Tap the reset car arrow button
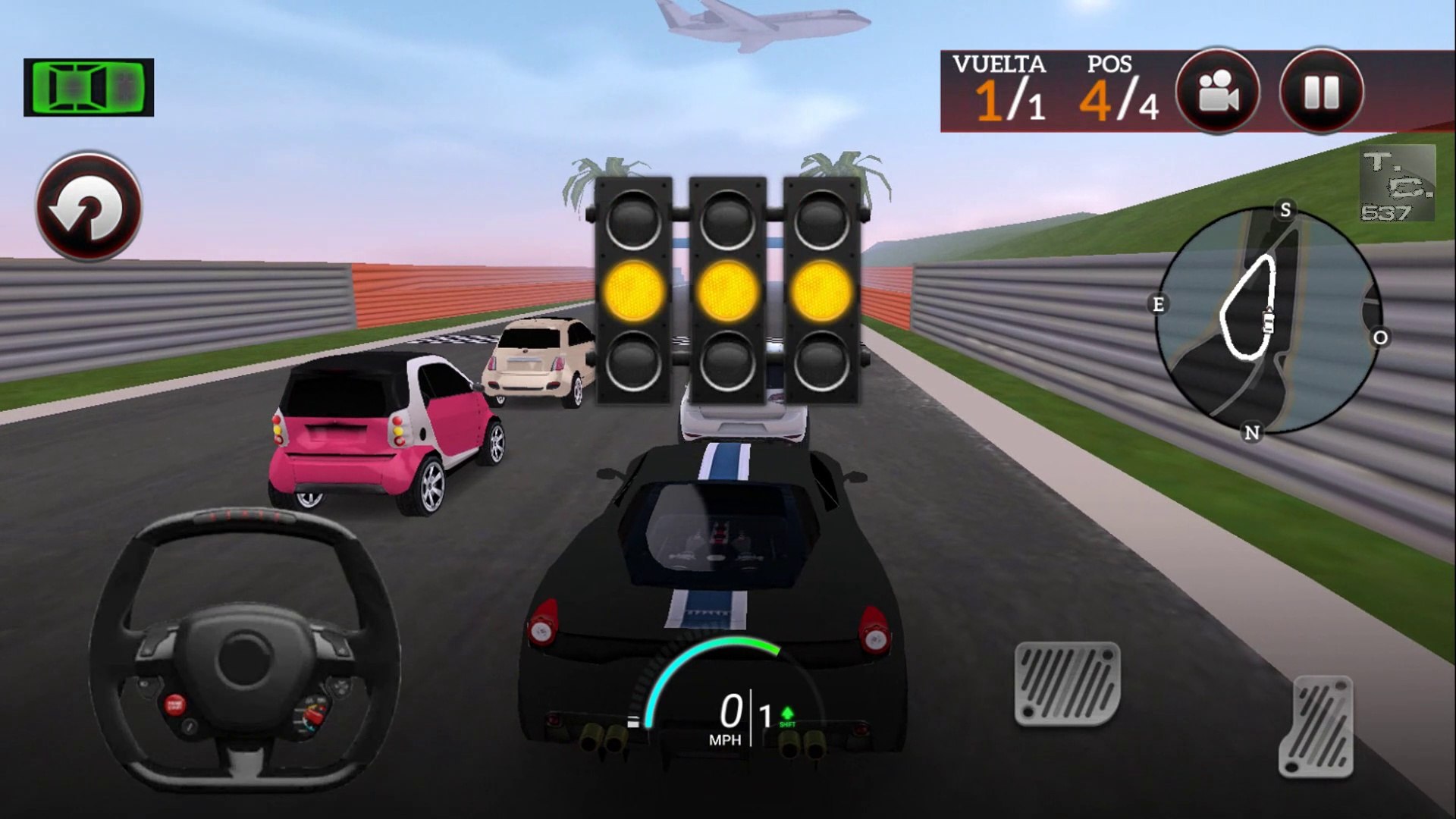The height and width of the screenshot is (819, 1456). (x=89, y=206)
